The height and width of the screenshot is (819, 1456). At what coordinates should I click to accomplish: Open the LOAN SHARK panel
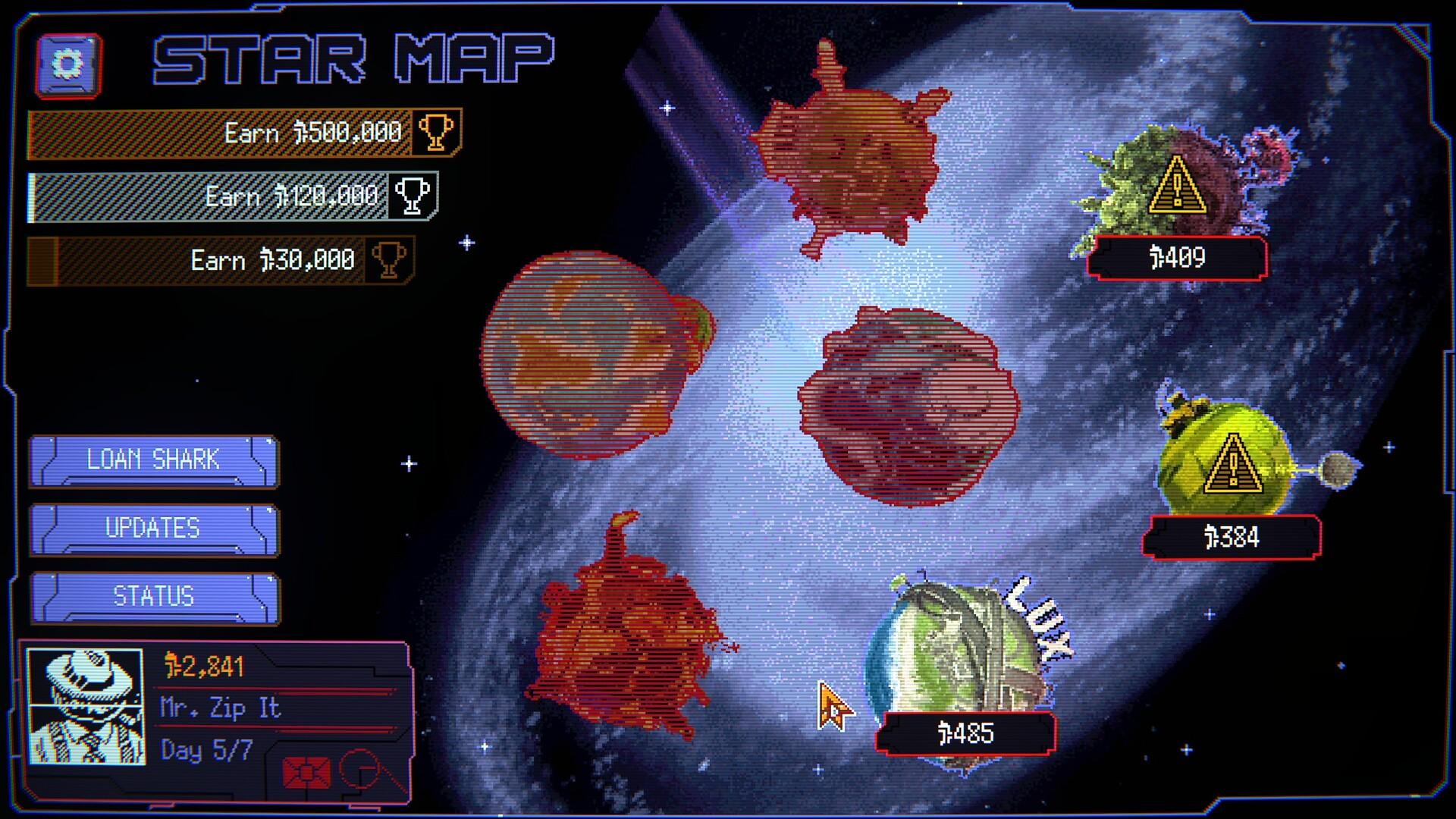coord(153,460)
